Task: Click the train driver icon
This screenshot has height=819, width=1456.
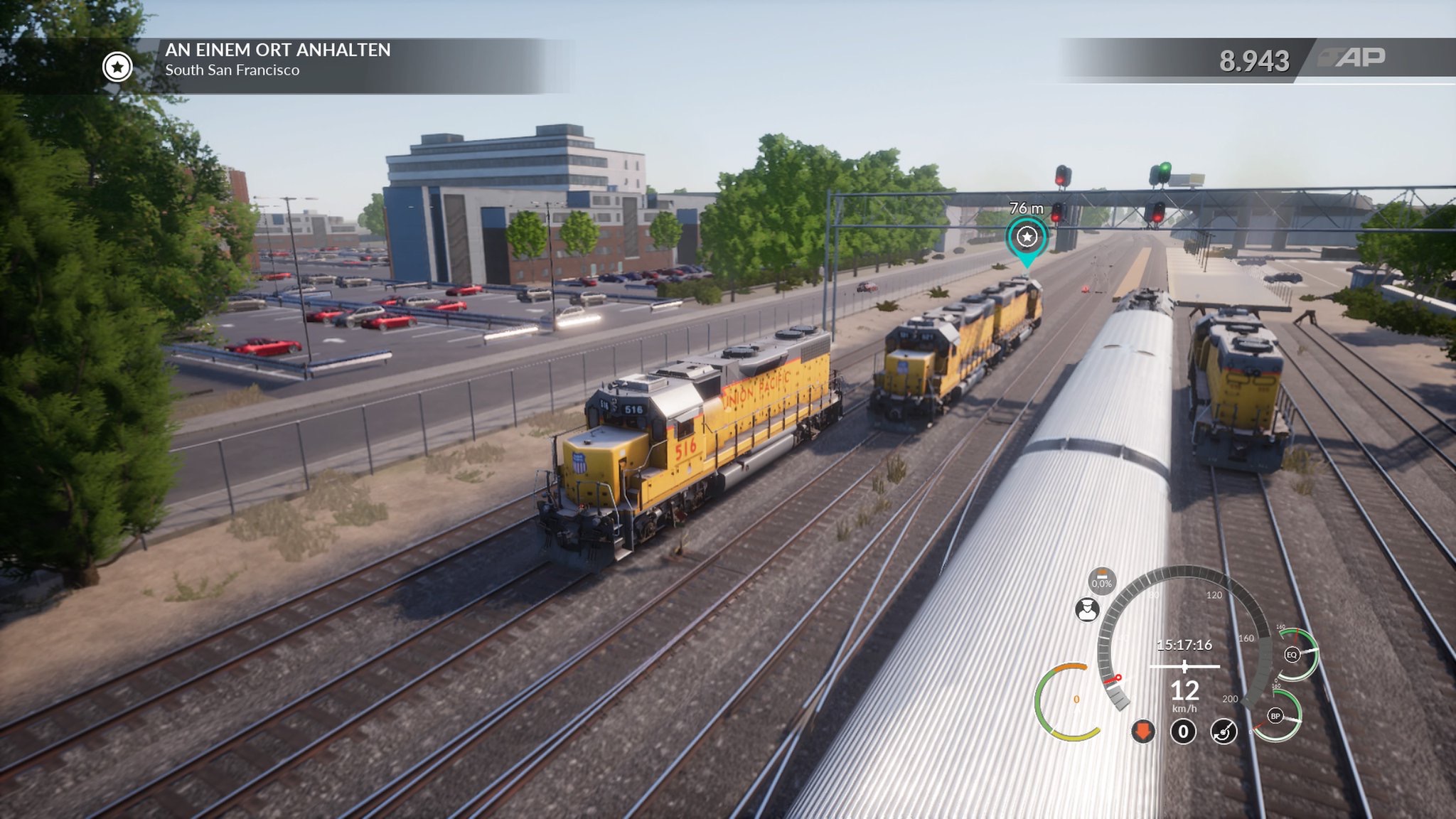Action: [1087, 609]
